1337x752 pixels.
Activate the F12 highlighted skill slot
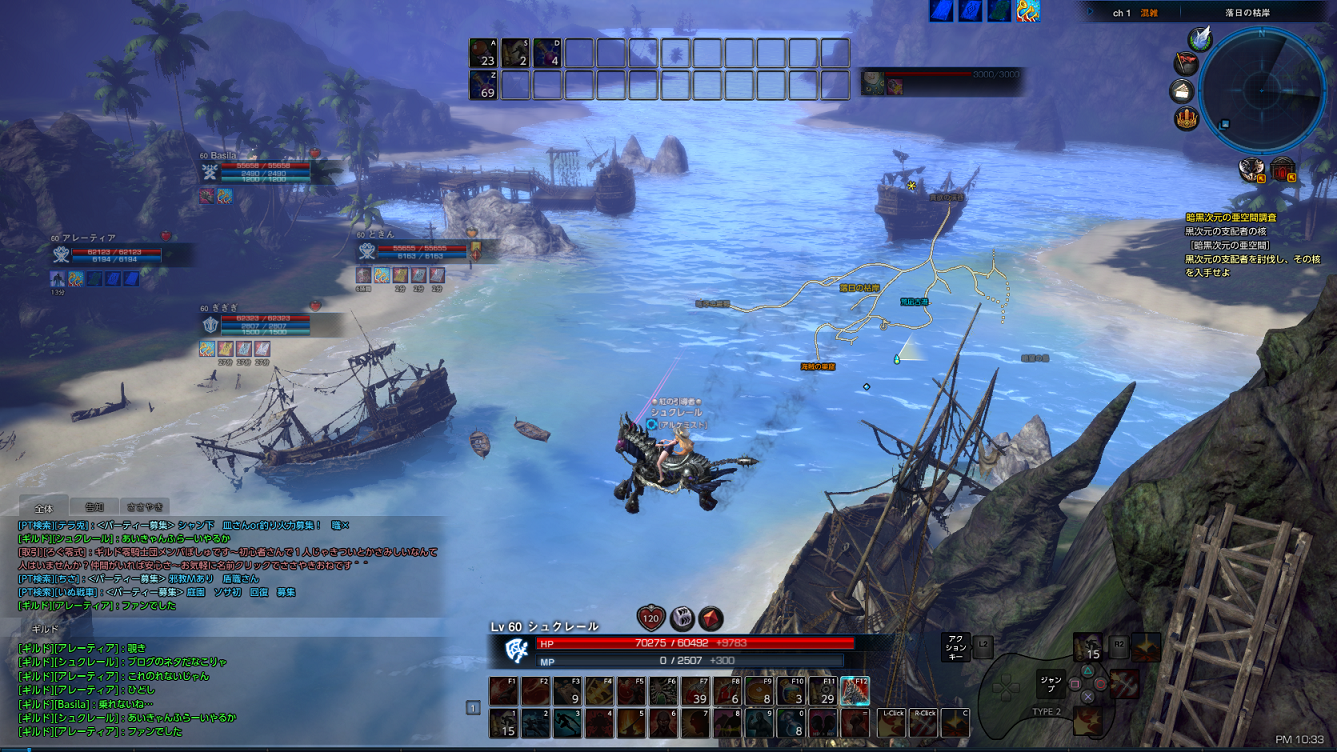(x=854, y=691)
